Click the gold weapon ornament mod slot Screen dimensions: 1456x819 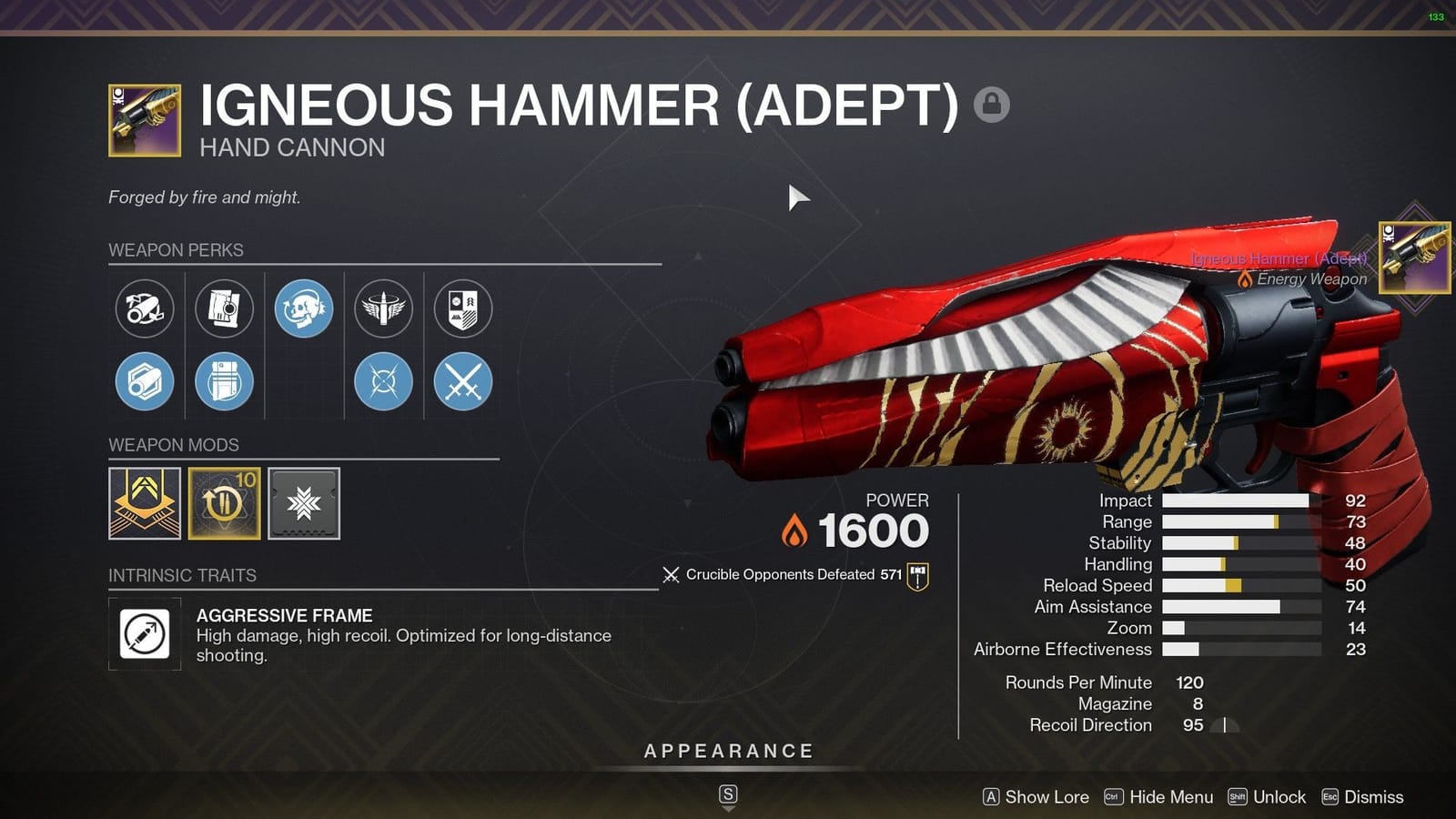145,503
